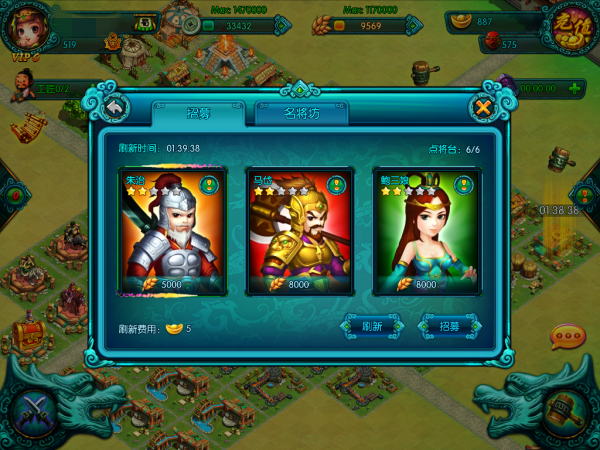The height and width of the screenshot is (450, 600).
Task: Refresh generals with the 刷新 button
Action: pyautogui.click(x=373, y=326)
